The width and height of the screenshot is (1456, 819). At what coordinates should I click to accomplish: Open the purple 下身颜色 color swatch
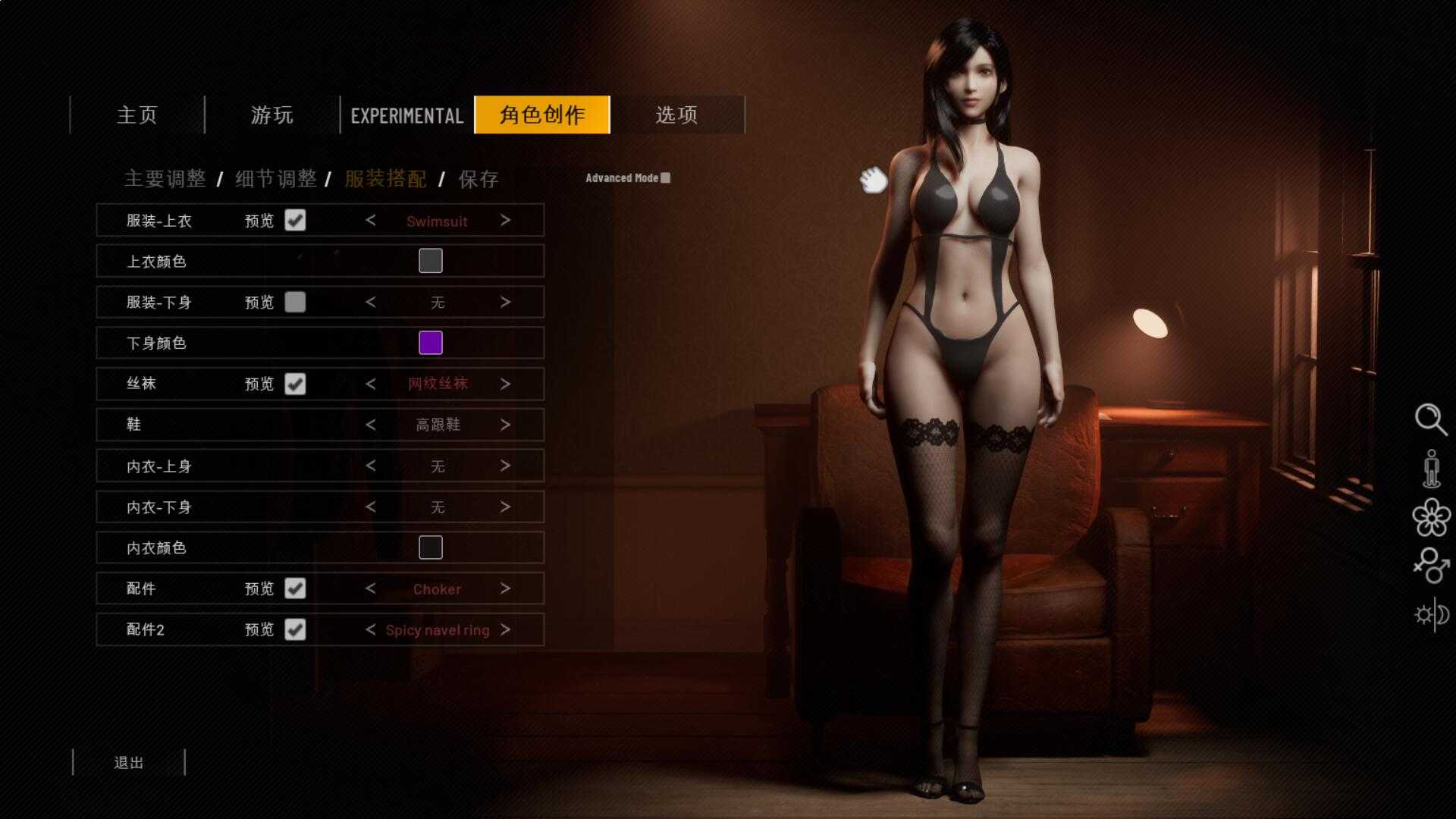tap(431, 343)
